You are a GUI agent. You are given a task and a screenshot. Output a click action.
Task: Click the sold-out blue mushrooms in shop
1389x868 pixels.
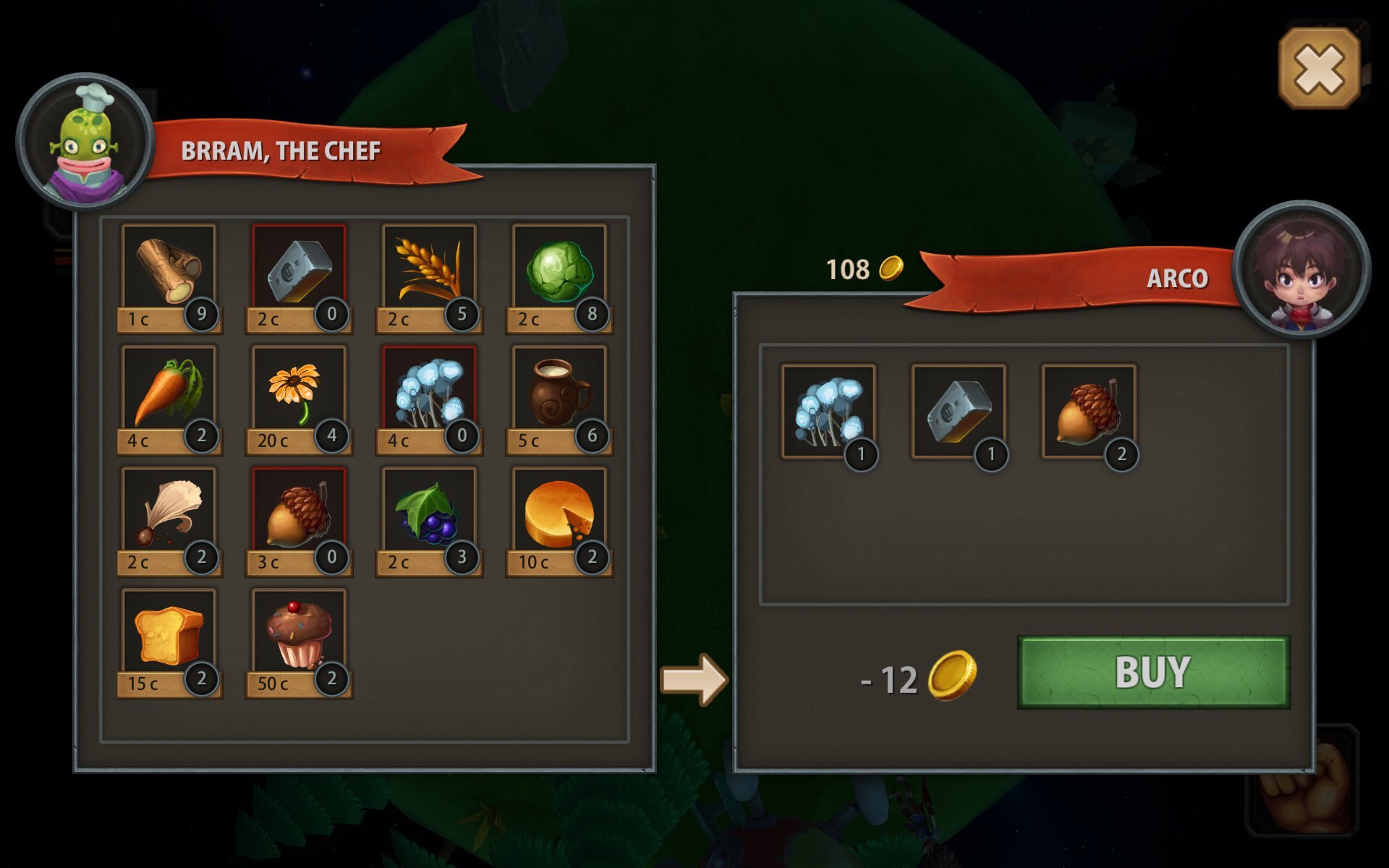(430, 391)
